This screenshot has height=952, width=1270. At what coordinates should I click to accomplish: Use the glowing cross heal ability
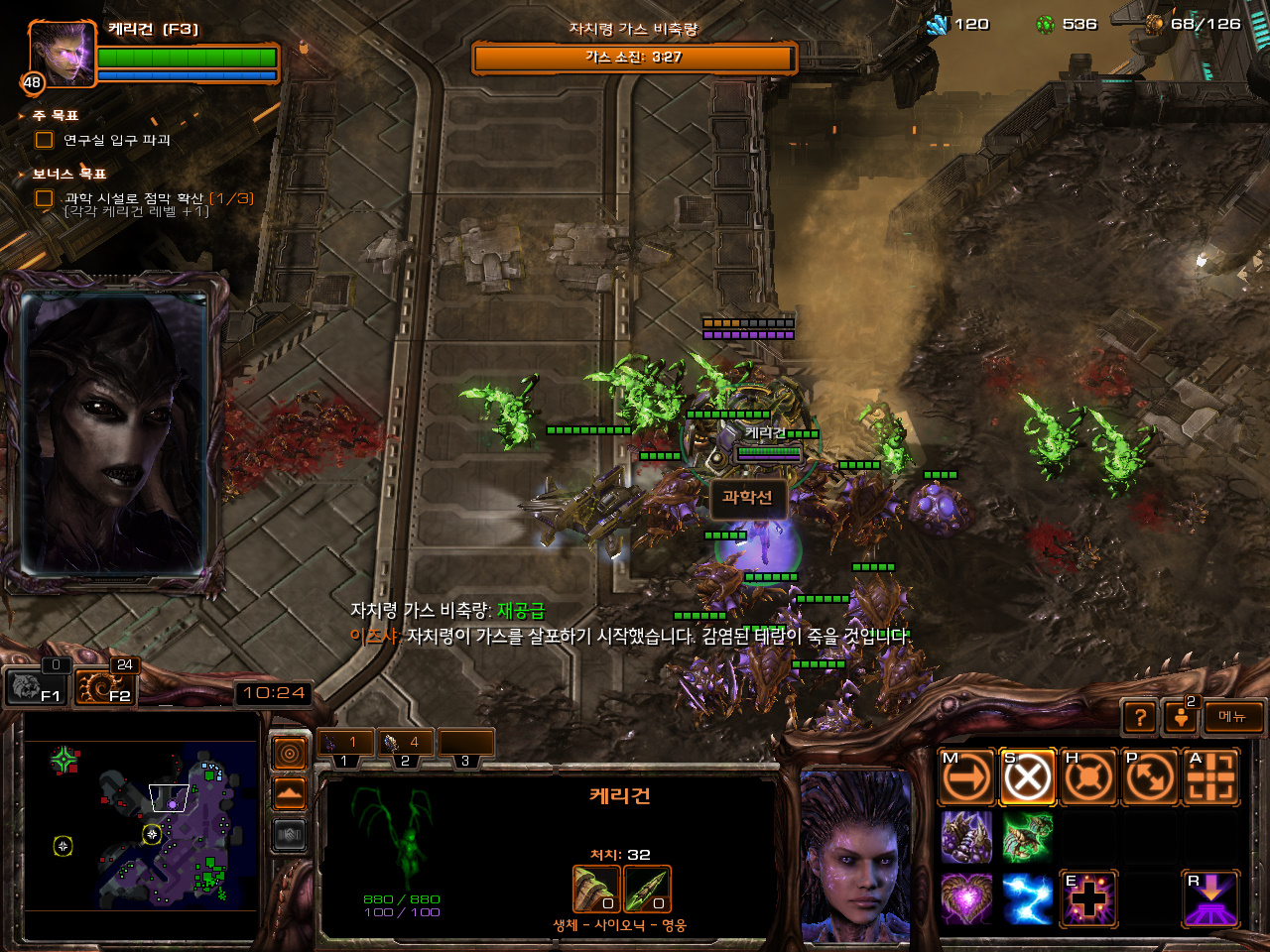coord(1088,898)
